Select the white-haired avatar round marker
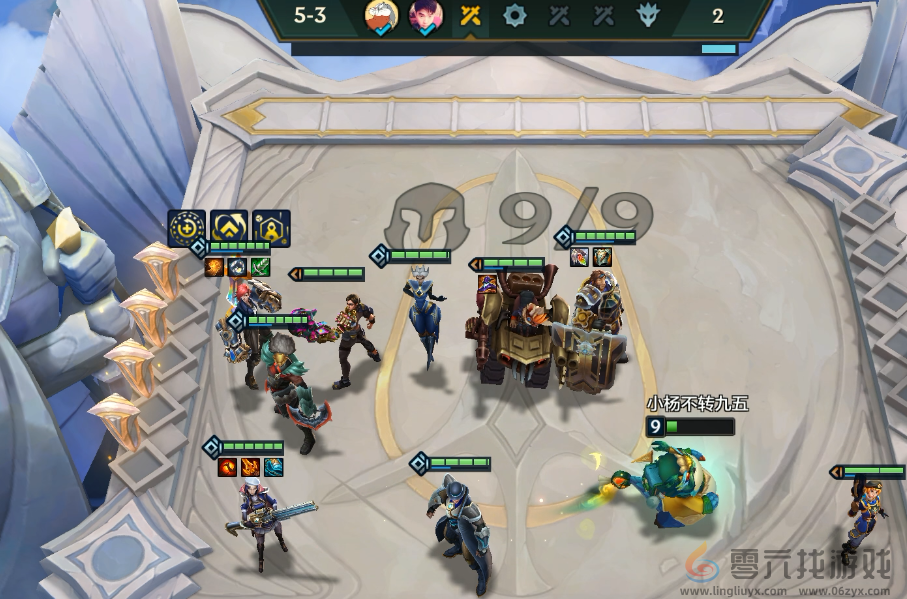The height and width of the screenshot is (599, 907). [x=380, y=17]
